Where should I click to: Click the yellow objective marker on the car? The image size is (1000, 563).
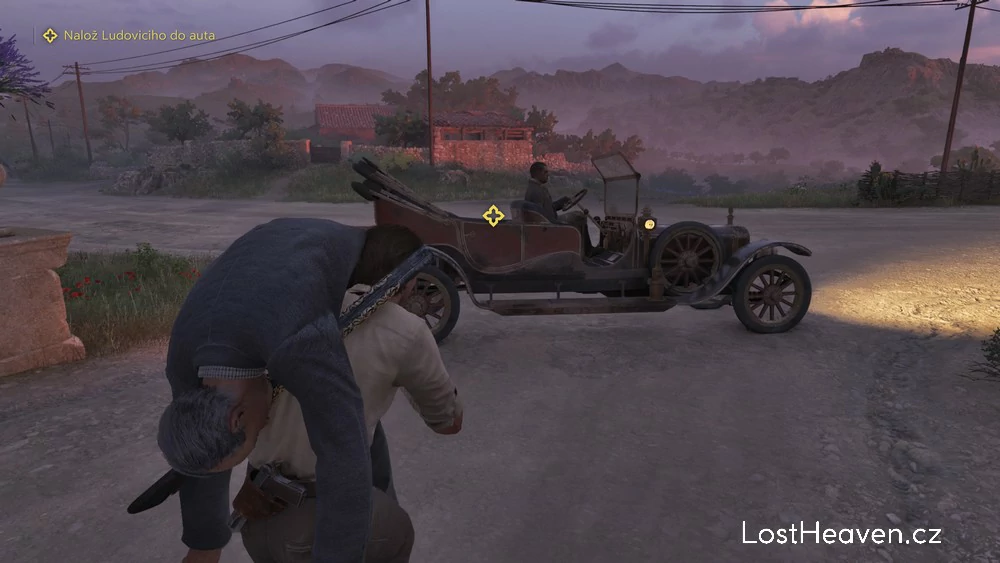click(x=493, y=215)
